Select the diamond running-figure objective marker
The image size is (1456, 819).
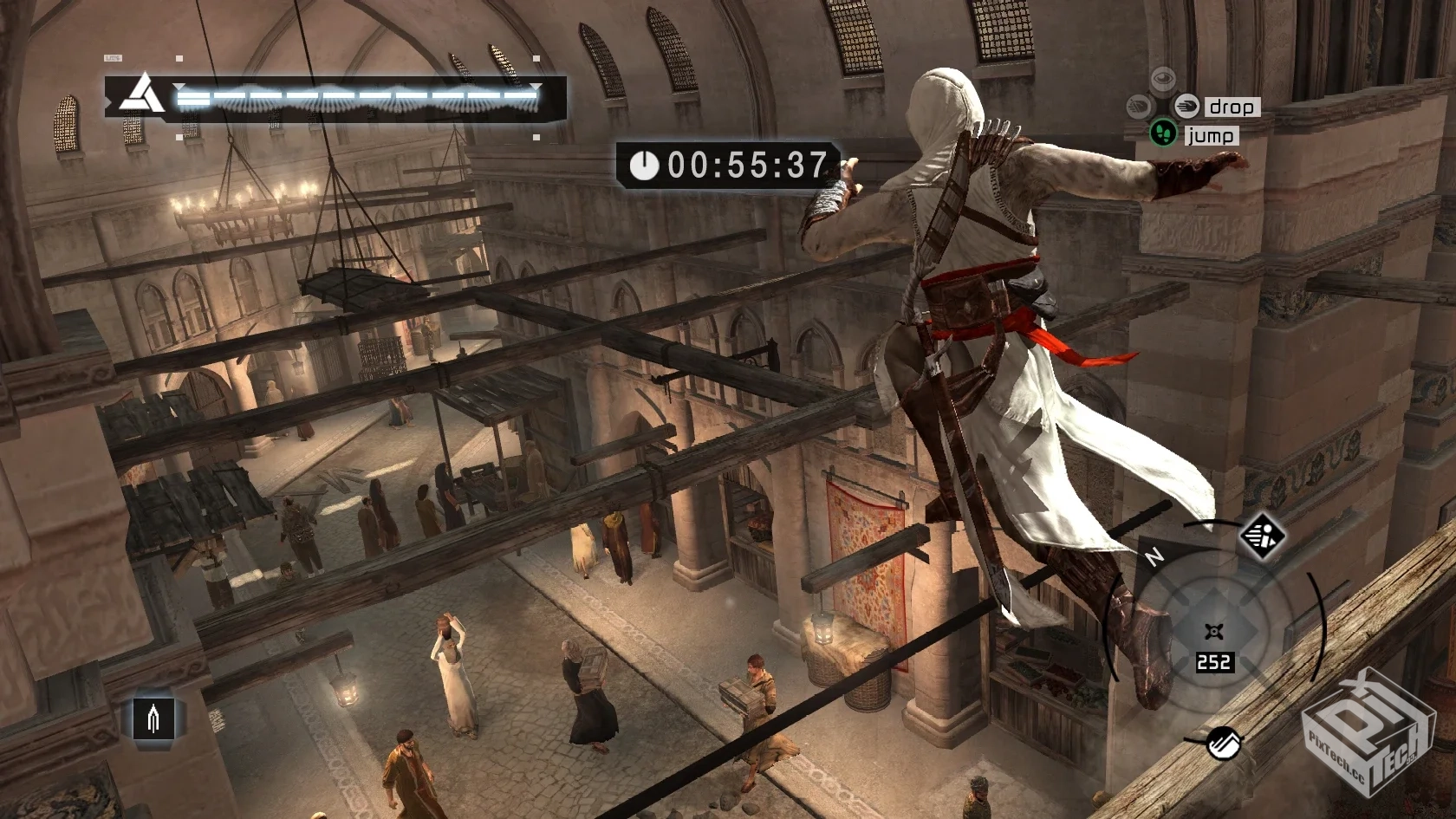tap(1261, 537)
